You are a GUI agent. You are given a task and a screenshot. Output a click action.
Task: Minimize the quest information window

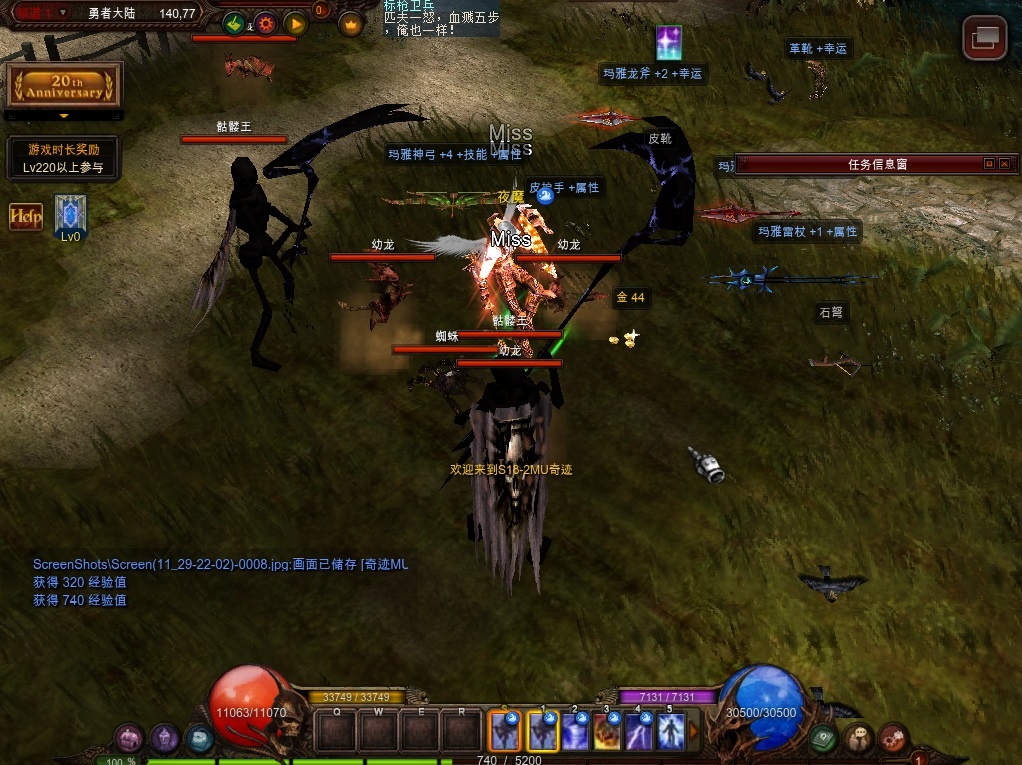point(988,164)
